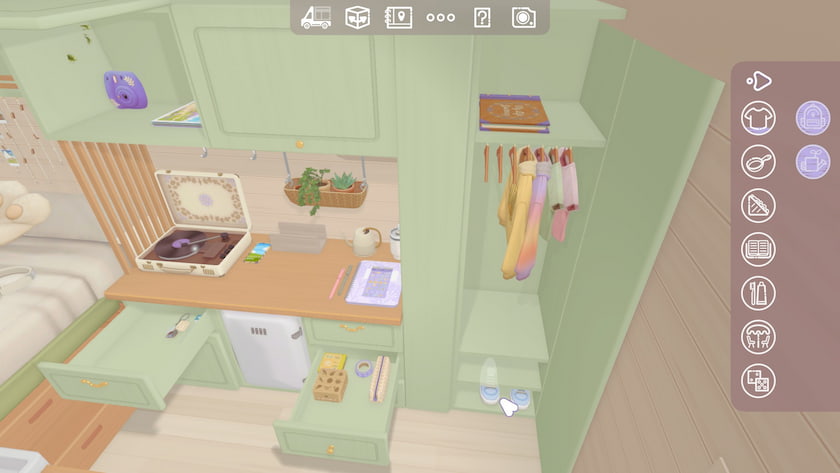Pick the purple backpack item

coord(812,118)
